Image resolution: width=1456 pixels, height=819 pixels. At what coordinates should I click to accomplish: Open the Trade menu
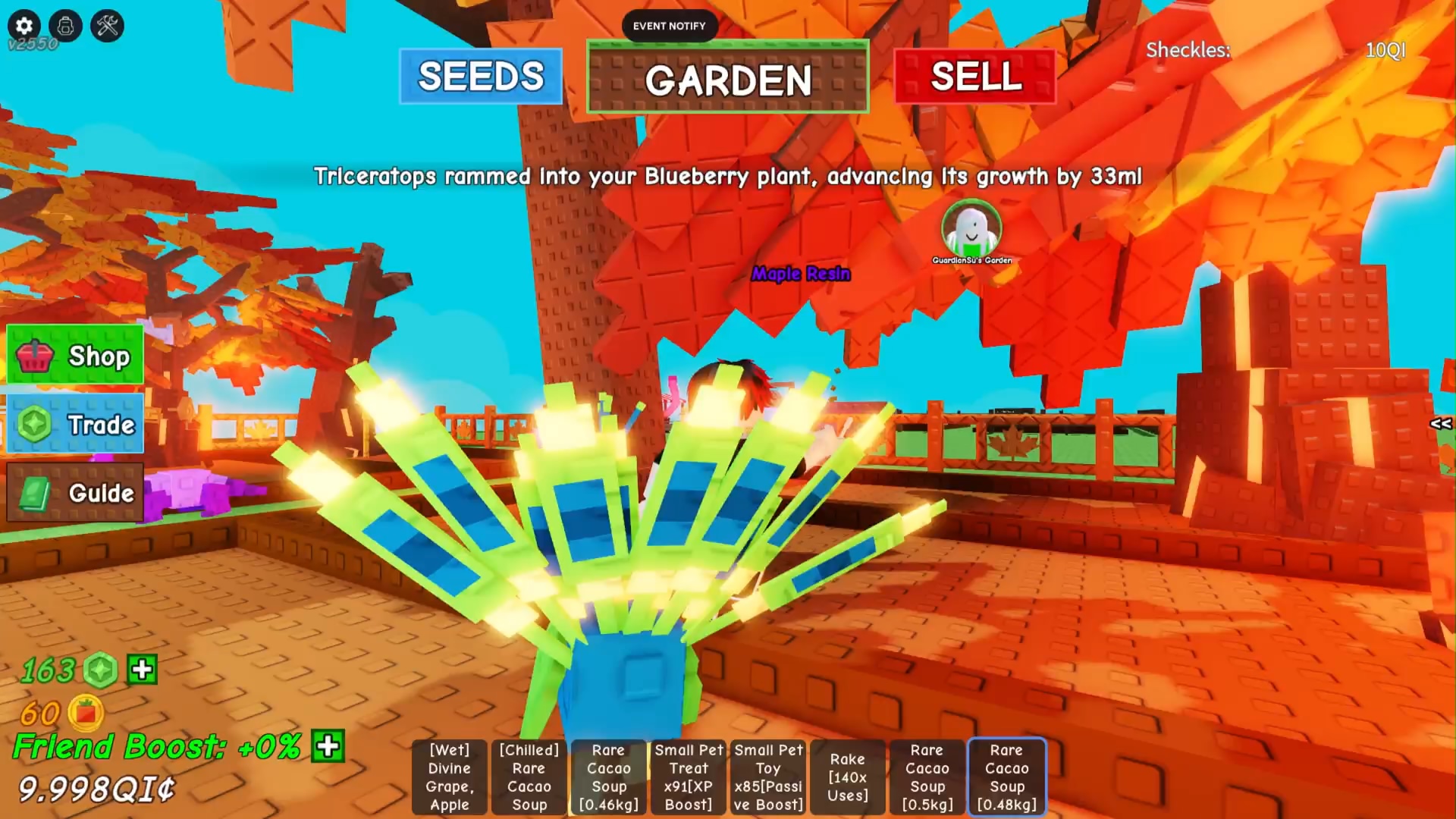[75, 424]
